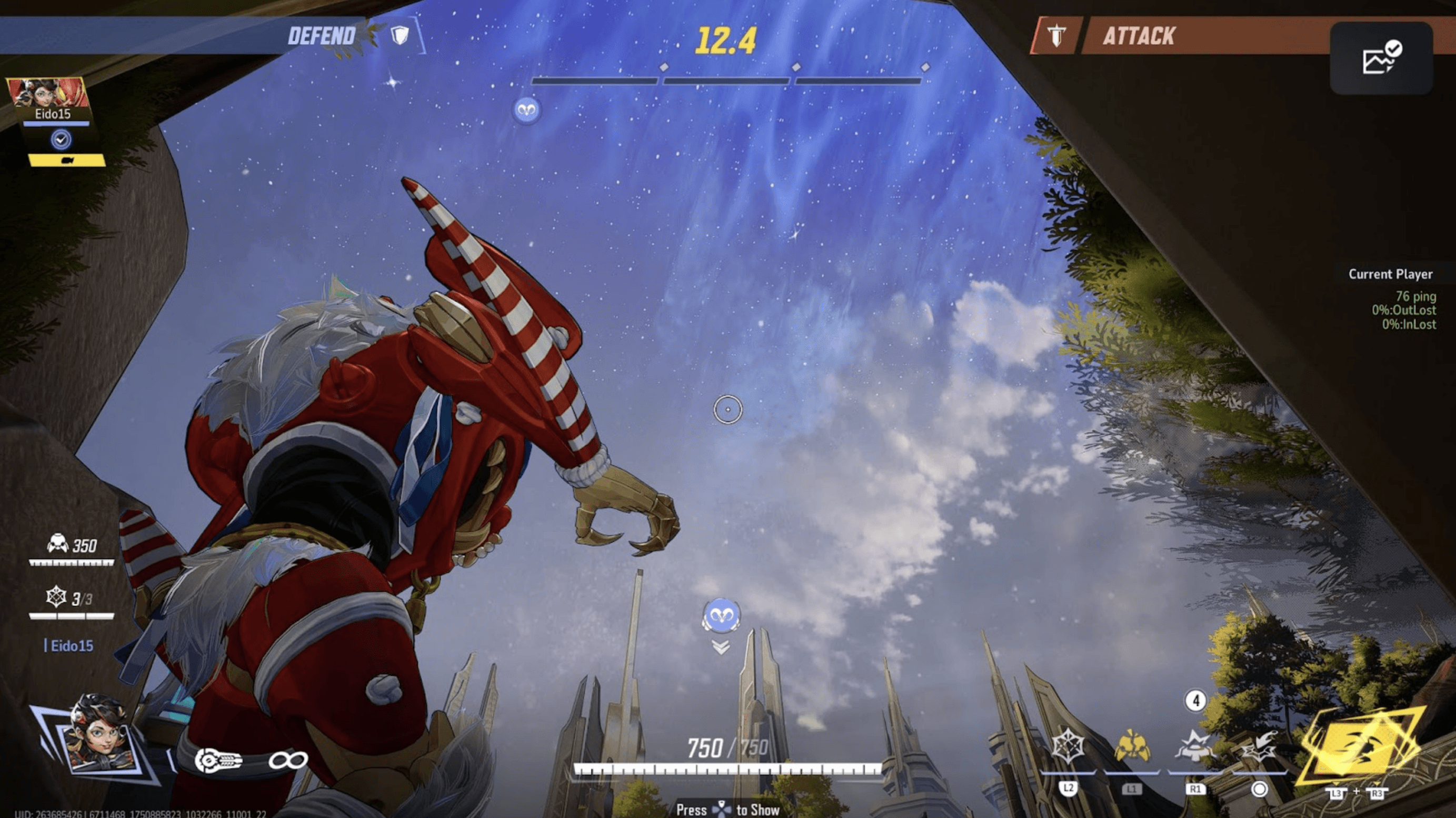Open the chart panel with checkmark button
1456x818 pixels.
click(x=1381, y=58)
